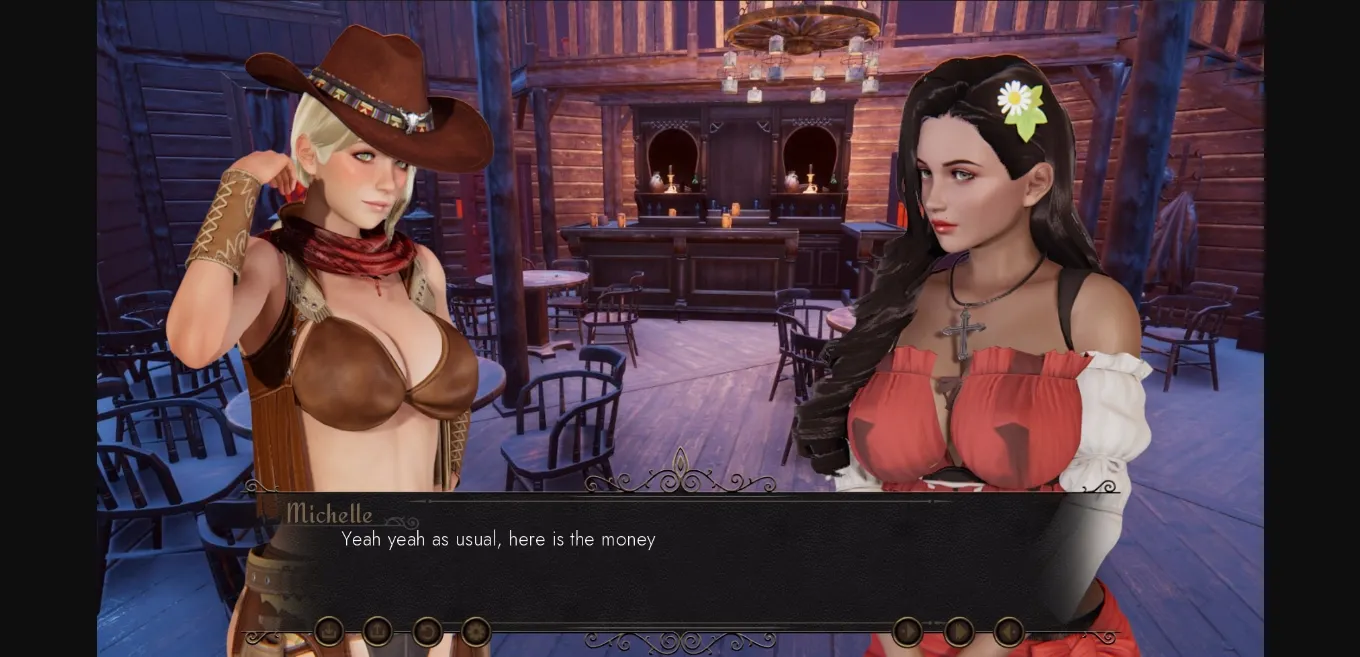Open settings with the gear icon
The width and height of the screenshot is (1360, 657).
[x=476, y=631]
